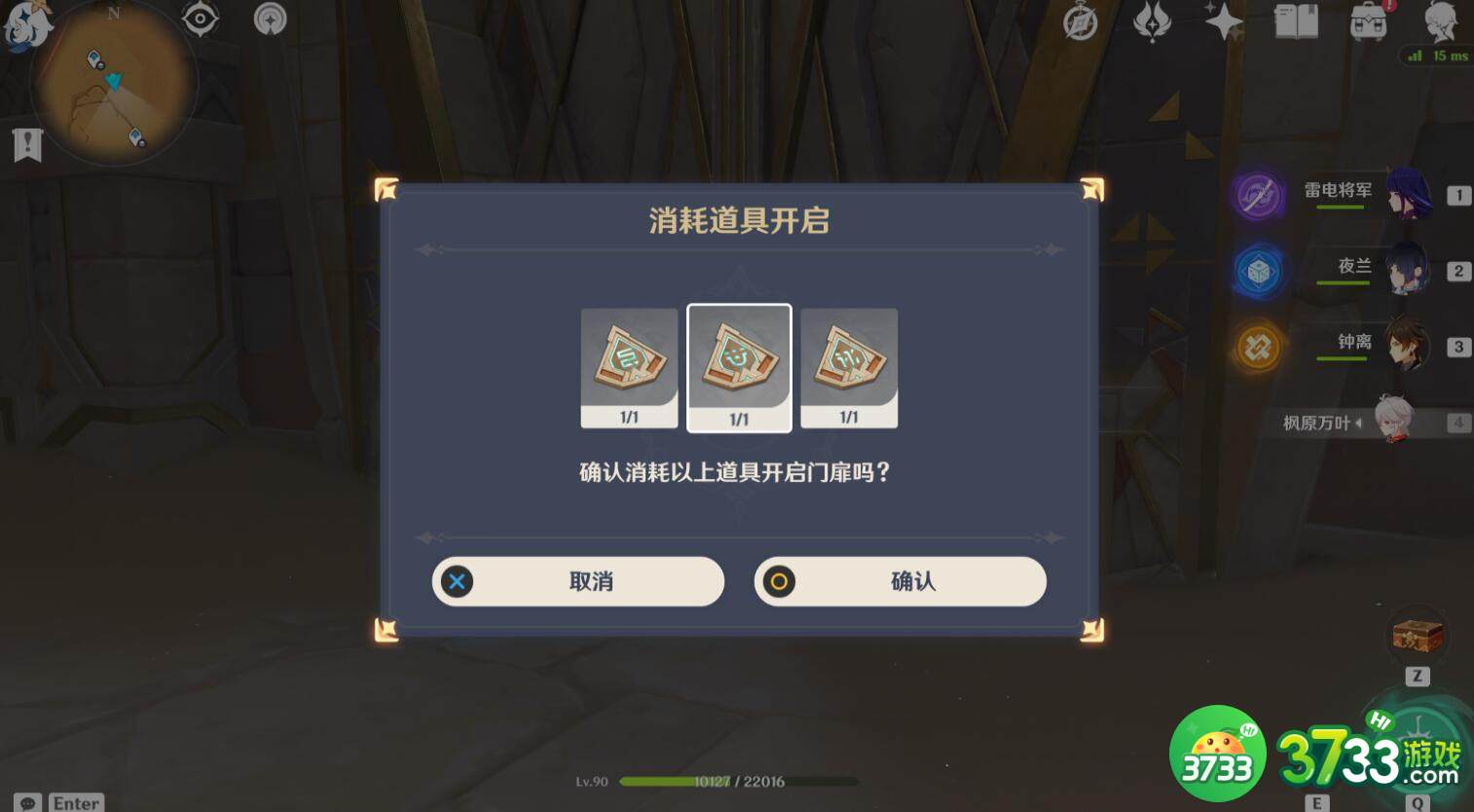Open the Paimon menu icon
Image resolution: width=1474 pixels, height=812 pixels.
[29, 26]
